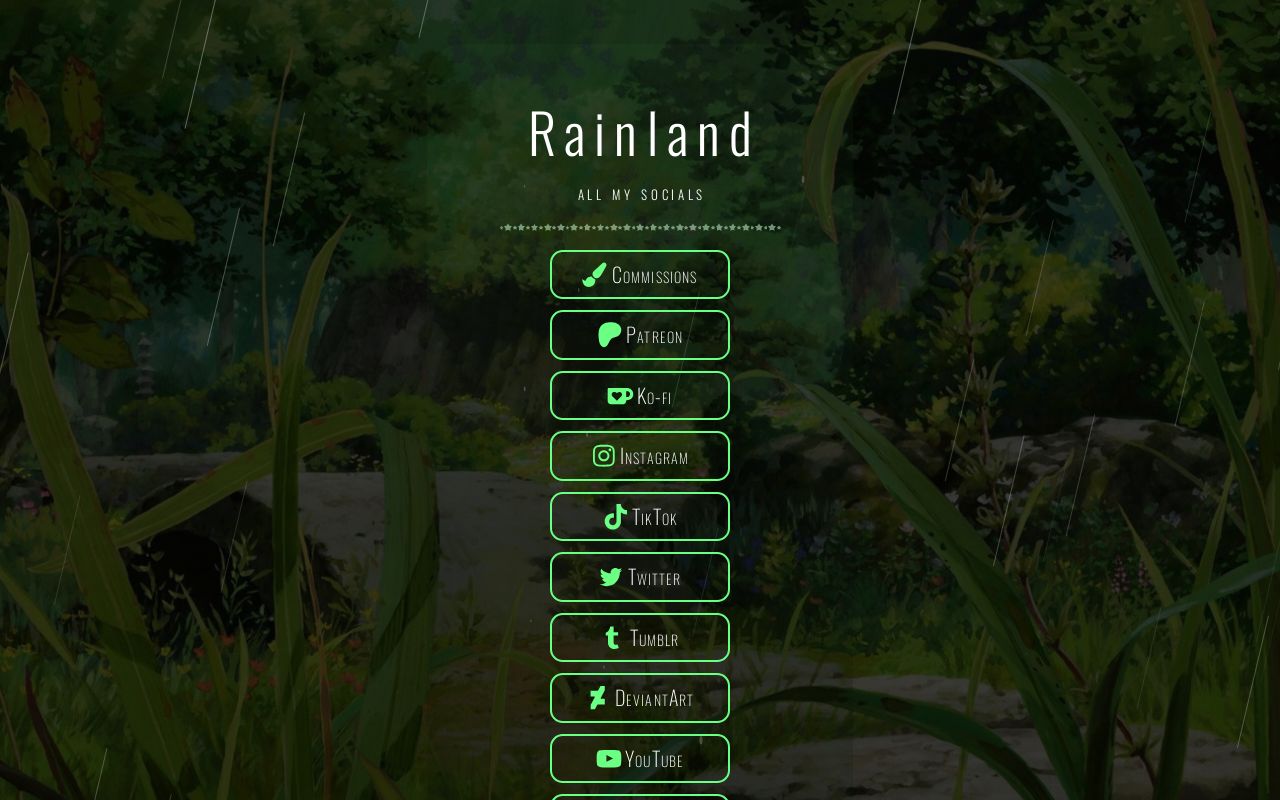This screenshot has height=800, width=1280.
Task: Open the Instagram profile link
Action: click(x=640, y=456)
